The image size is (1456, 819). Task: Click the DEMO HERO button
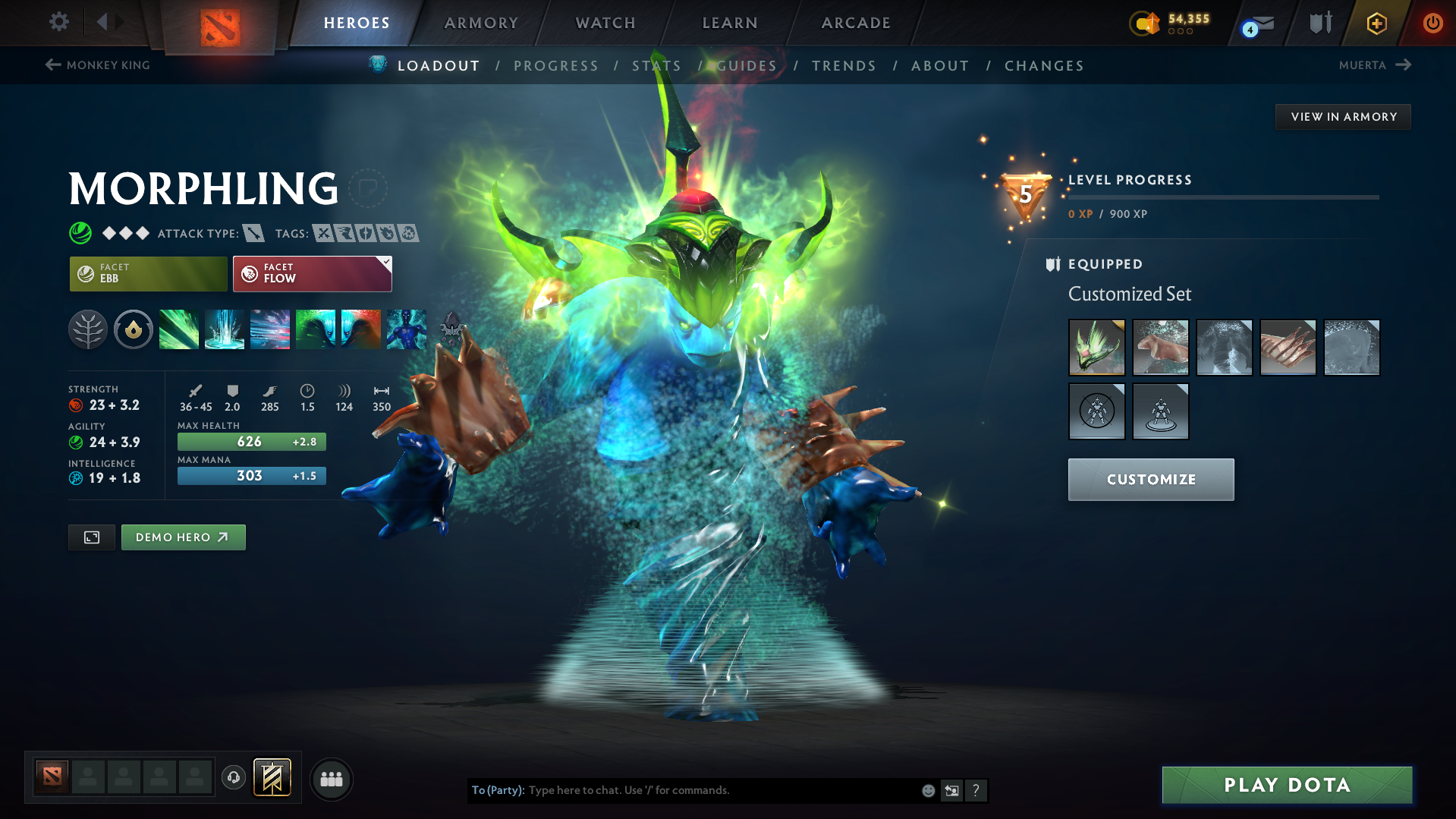183,537
